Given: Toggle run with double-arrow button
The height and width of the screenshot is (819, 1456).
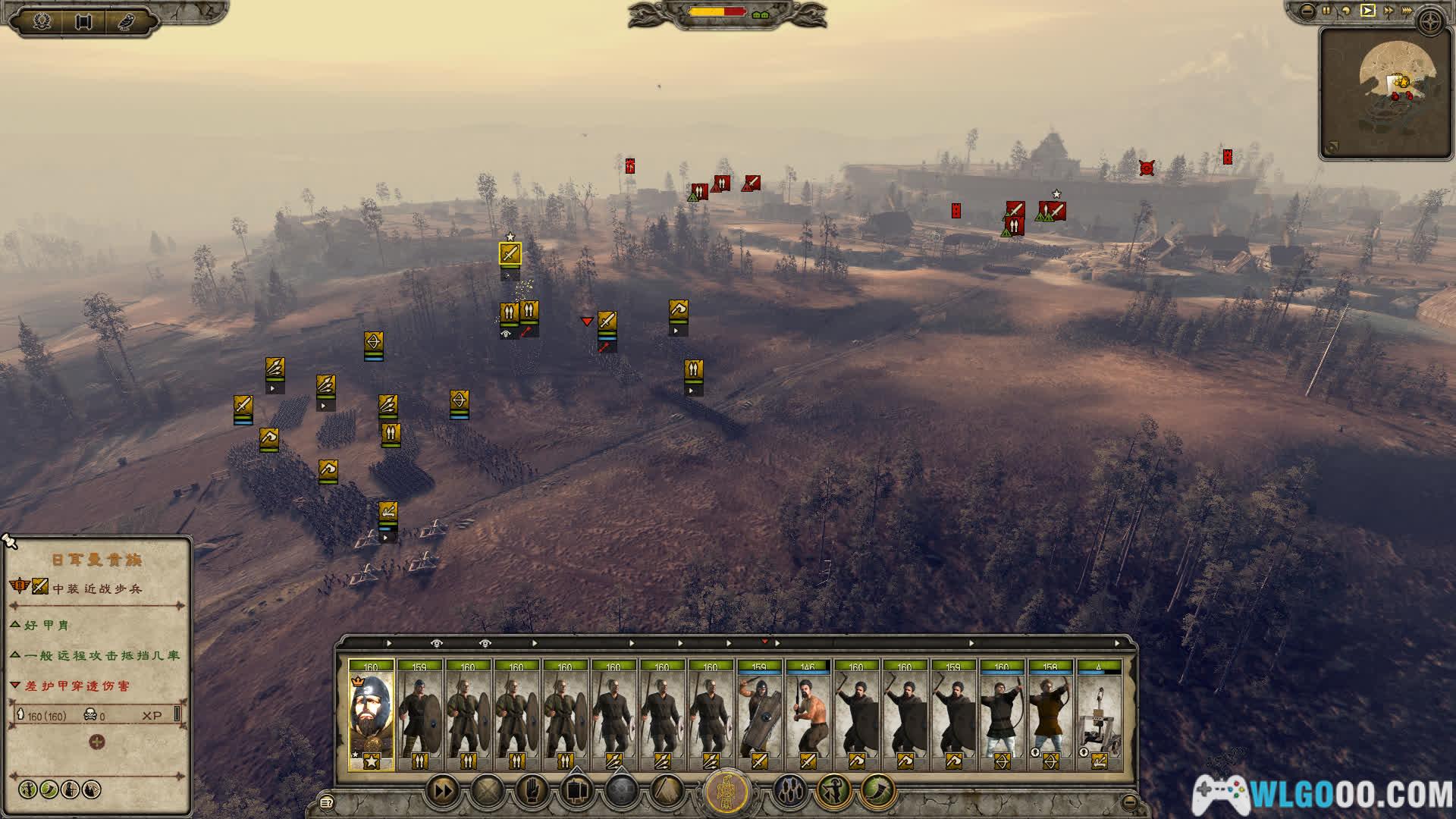Looking at the screenshot, I should 443,792.
